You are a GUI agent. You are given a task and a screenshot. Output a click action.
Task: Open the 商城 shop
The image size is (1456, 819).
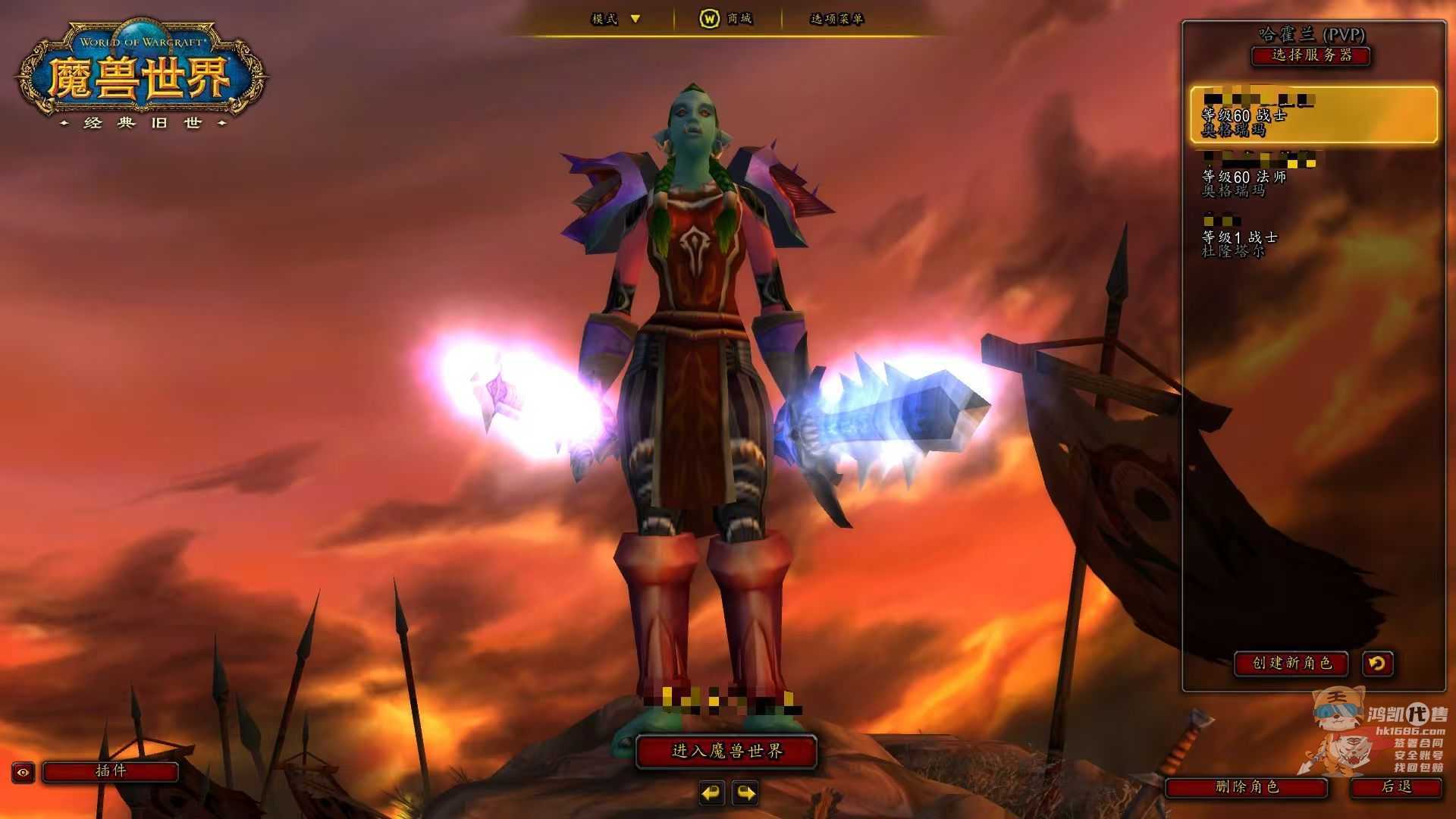coord(726,19)
